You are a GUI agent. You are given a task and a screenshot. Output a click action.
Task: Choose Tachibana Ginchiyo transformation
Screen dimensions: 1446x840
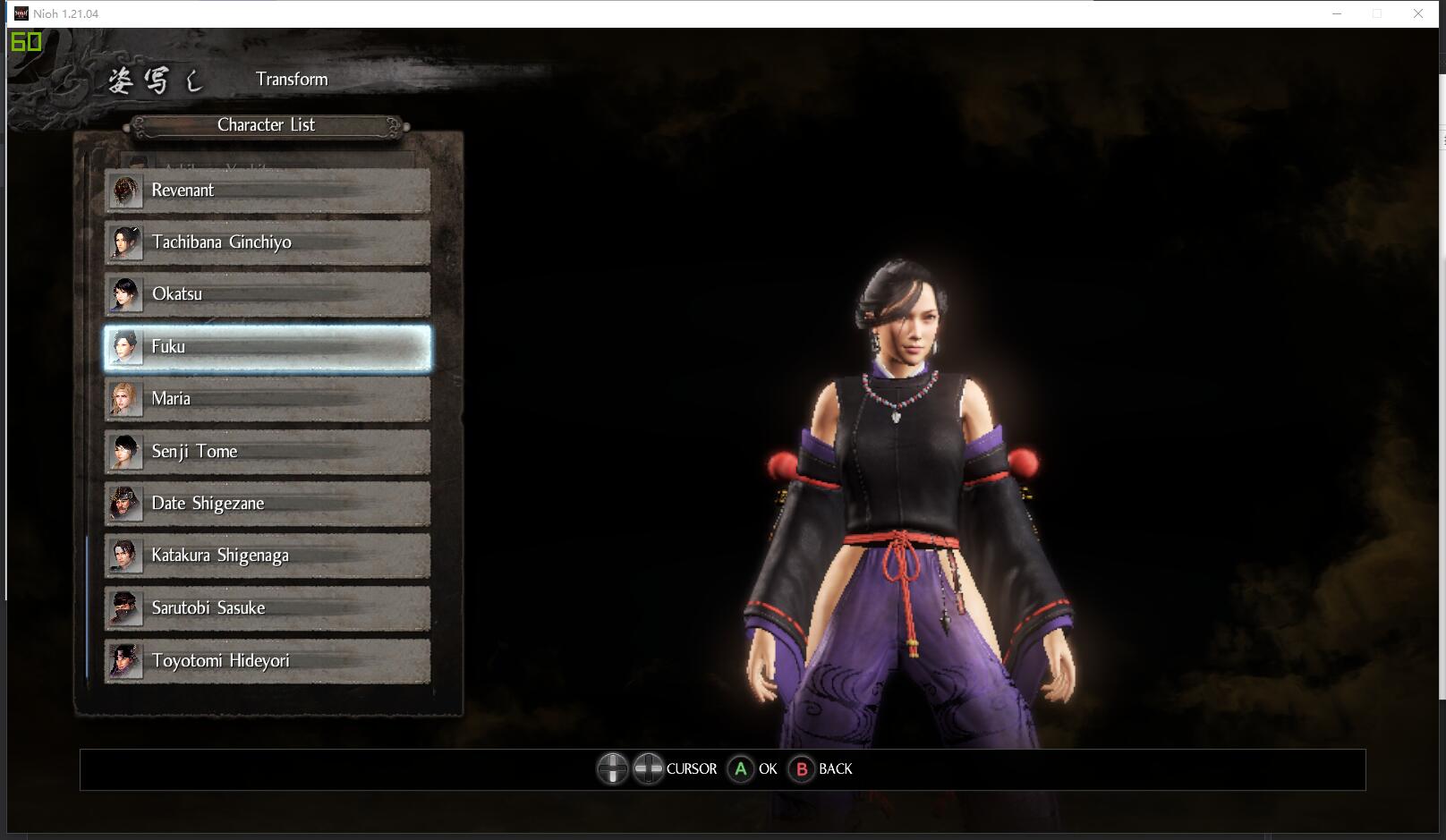coord(267,242)
